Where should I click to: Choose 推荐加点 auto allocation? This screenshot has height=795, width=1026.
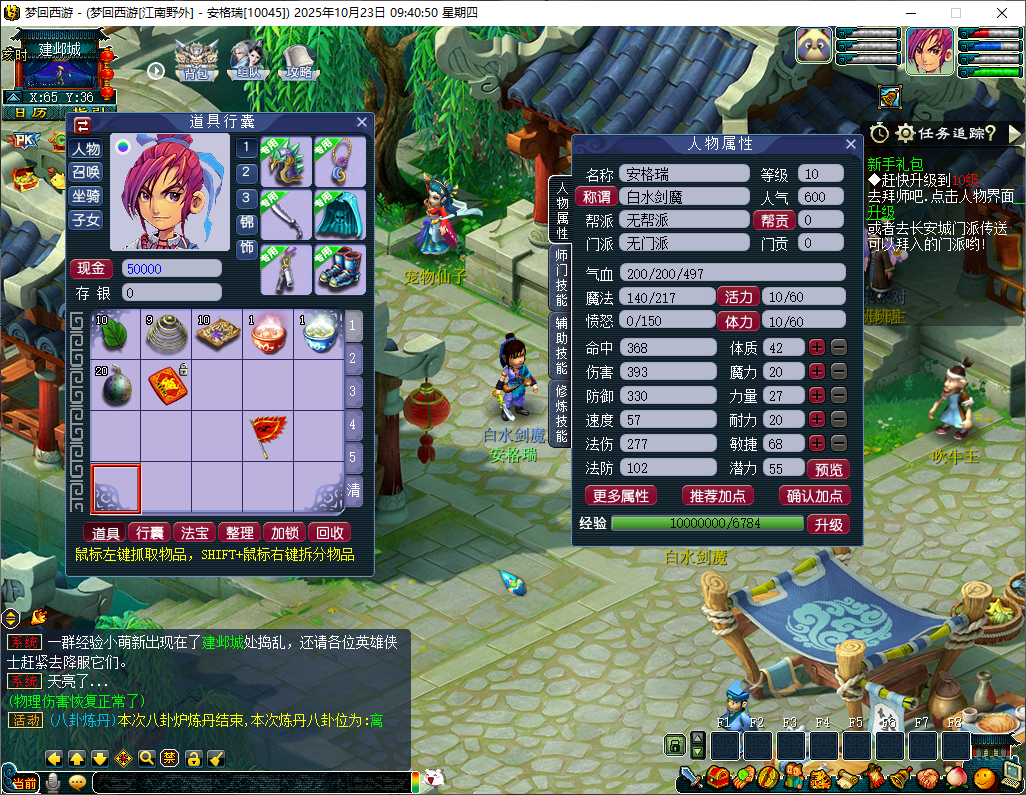coord(717,496)
